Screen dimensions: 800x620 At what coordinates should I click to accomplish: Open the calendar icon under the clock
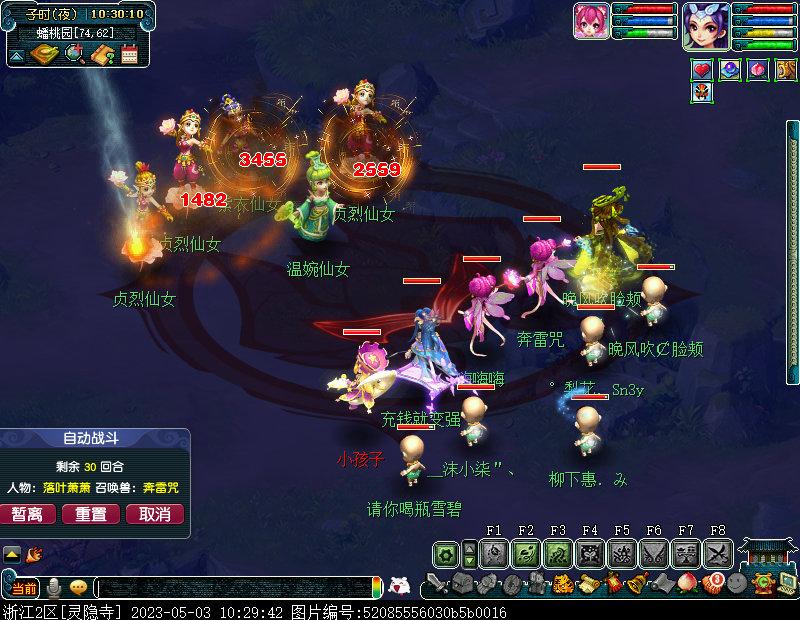tap(129, 54)
